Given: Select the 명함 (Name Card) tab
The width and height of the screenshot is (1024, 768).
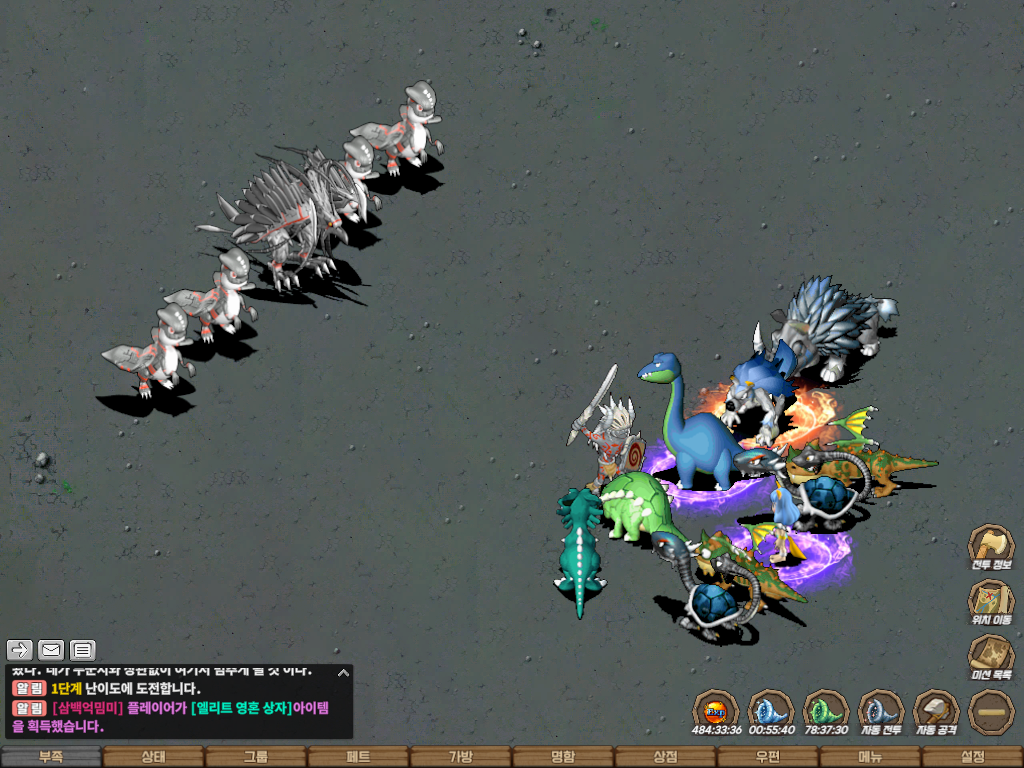Looking at the screenshot, I should click(x=563, y=757).
